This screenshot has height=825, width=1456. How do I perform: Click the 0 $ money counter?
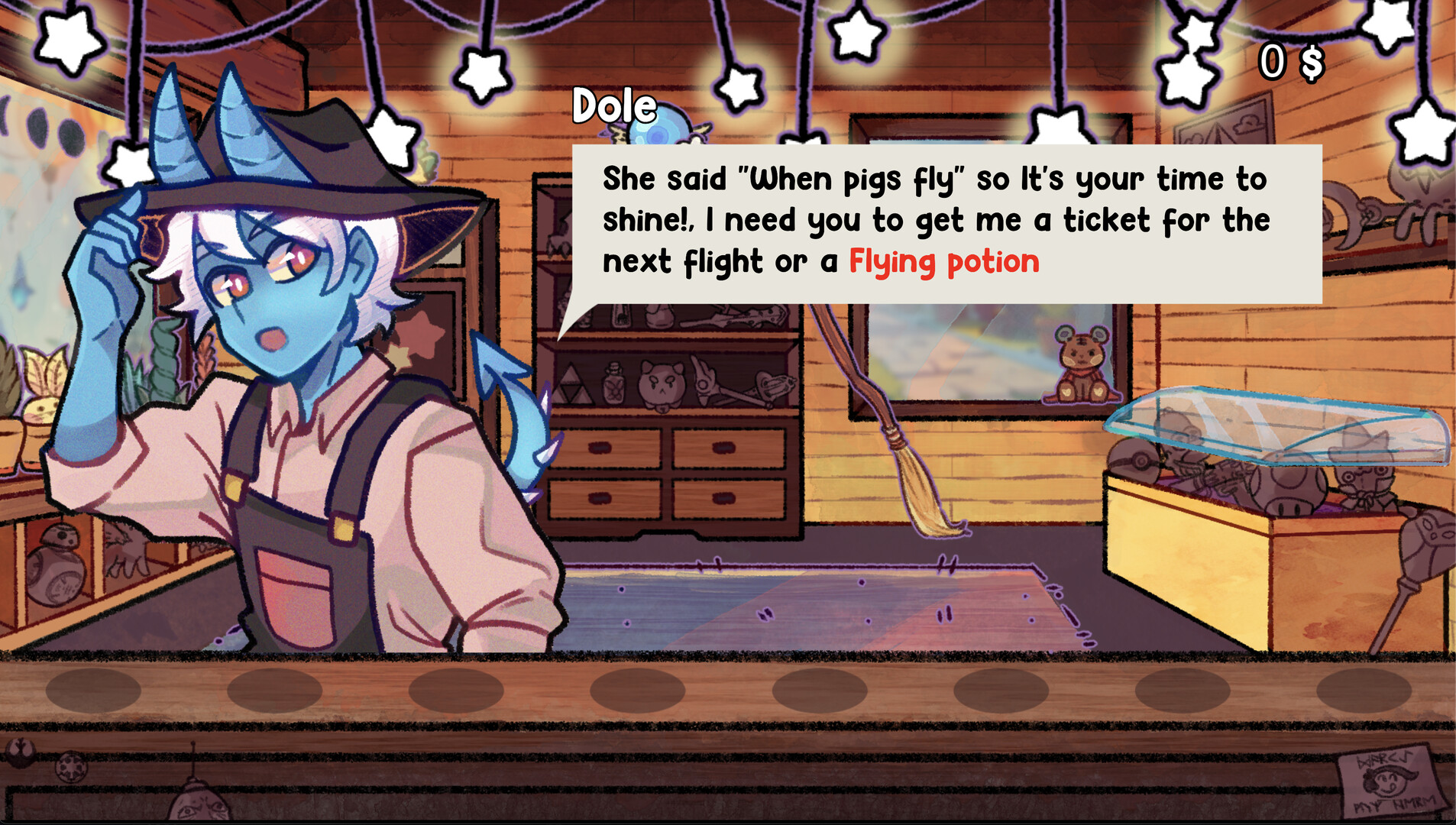click(1293, 61)
